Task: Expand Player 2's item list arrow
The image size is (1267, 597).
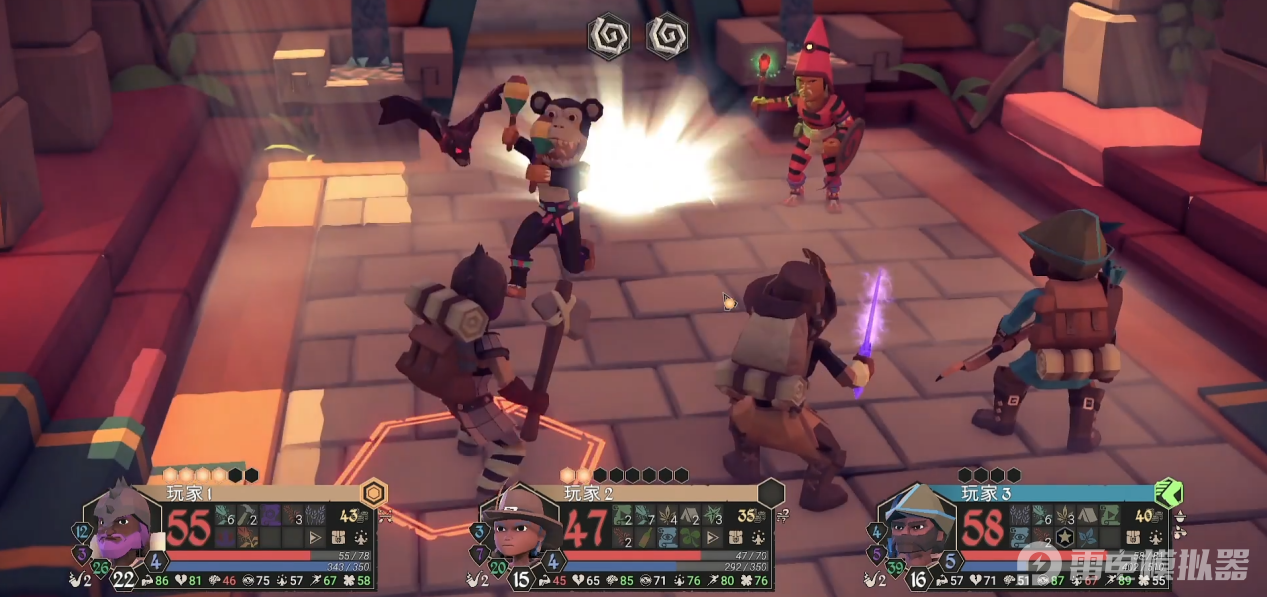Action: [x=712, y=538]
